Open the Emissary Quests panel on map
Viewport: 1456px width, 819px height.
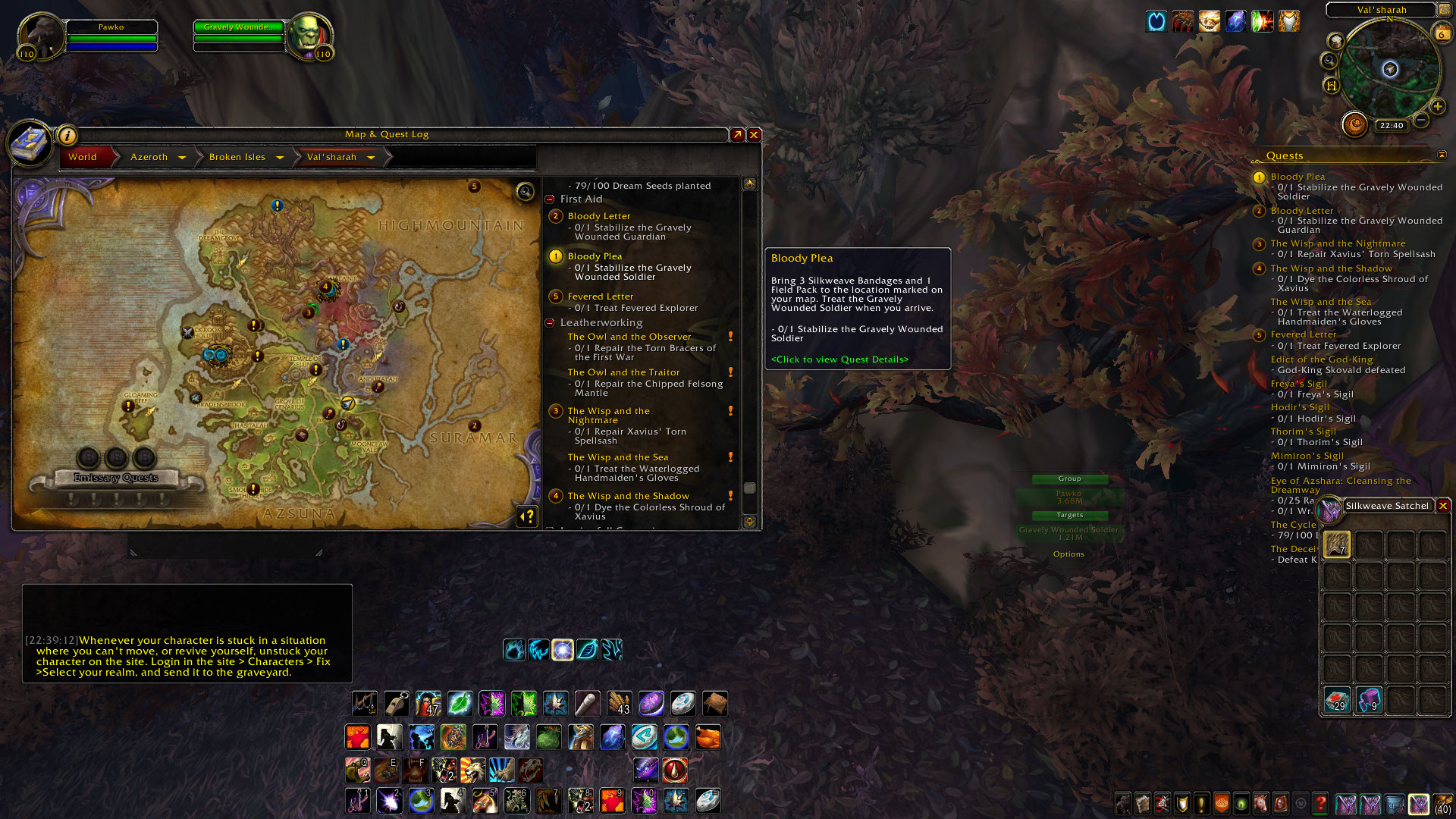(x=116, y=478)
